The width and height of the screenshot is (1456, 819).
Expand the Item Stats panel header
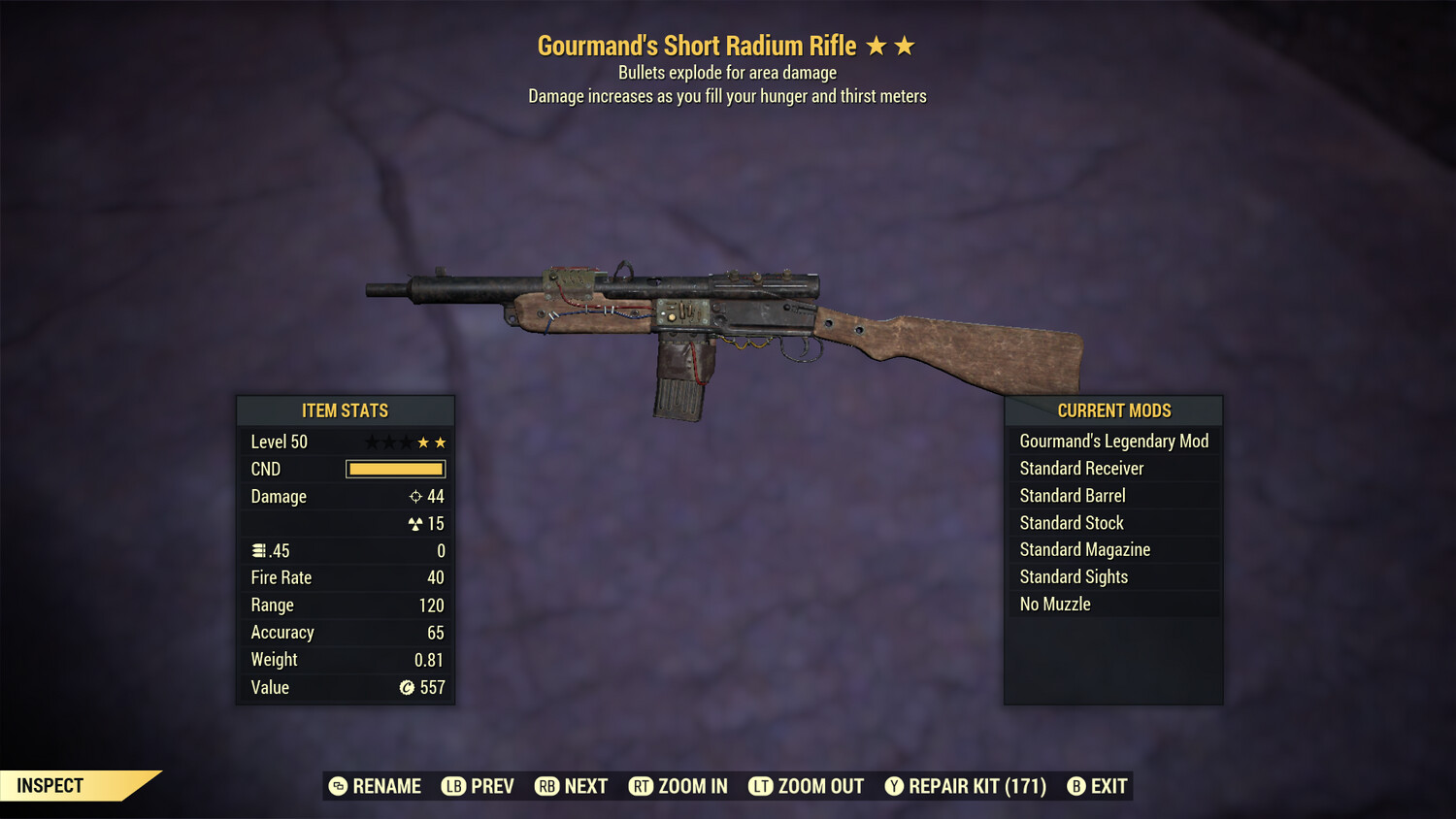click(345, 410)
